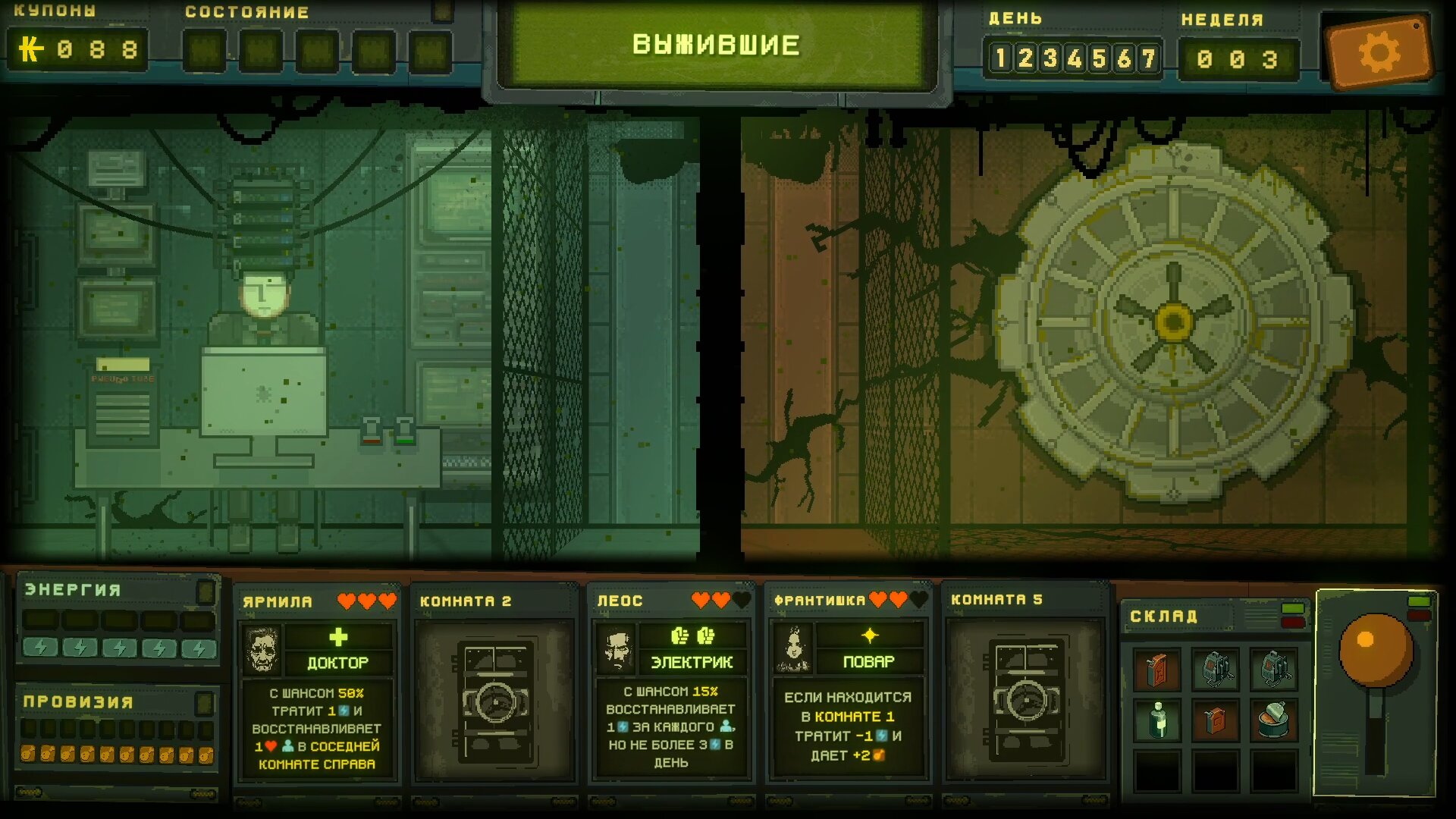
Task: Select the glass bottle in storage
Action: point(1157,720)
